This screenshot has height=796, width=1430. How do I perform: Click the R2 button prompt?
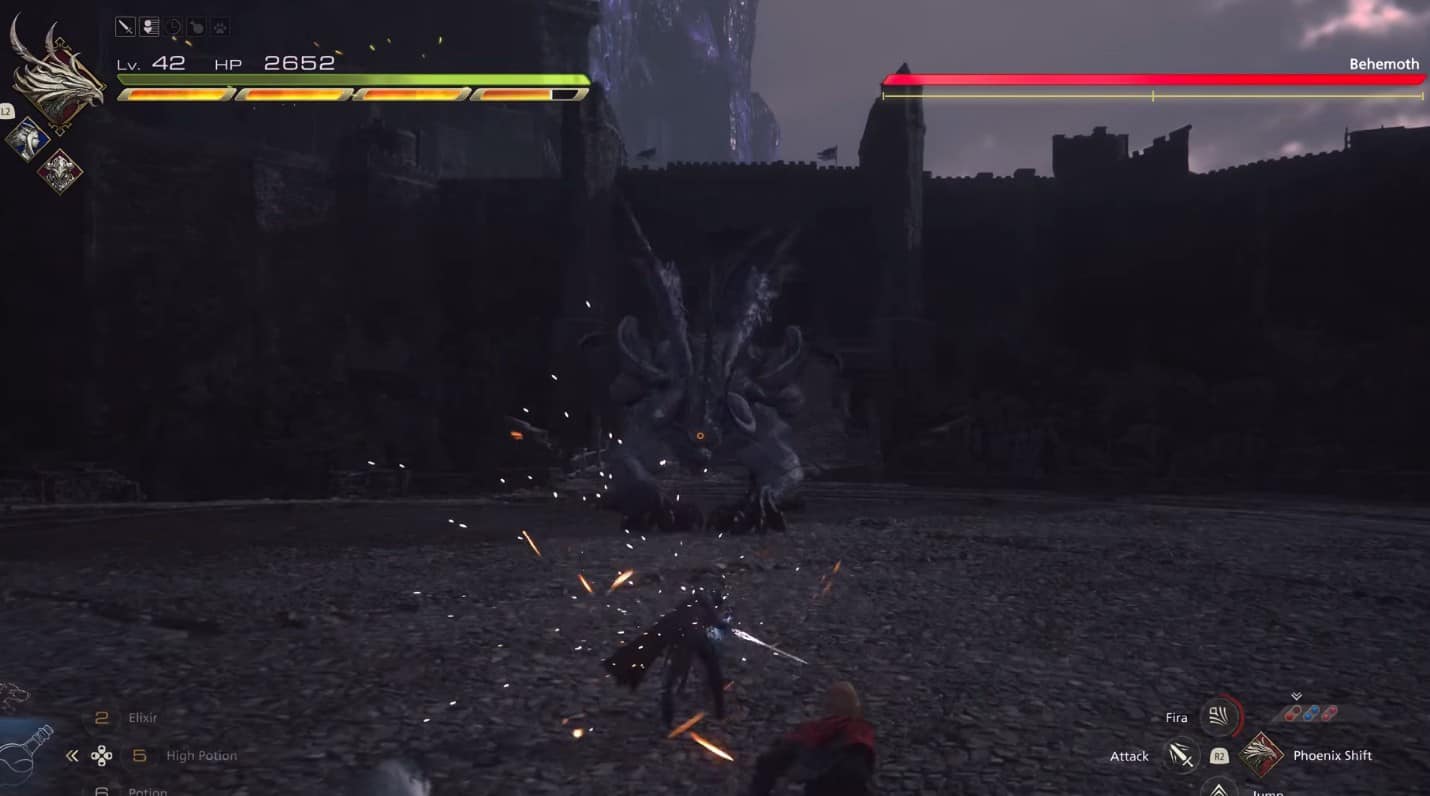pos(1219,757)
